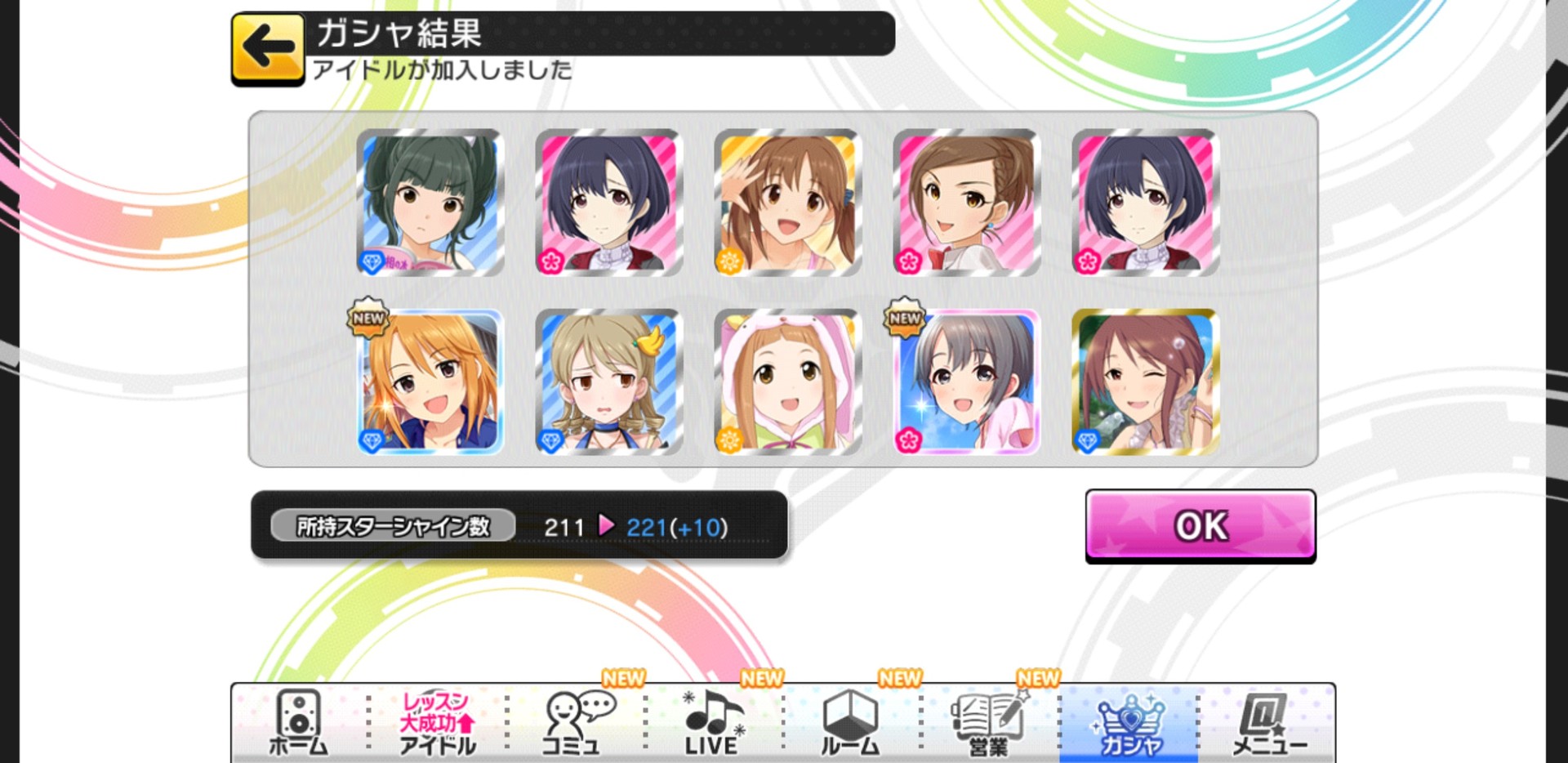This screenshot has height=763, width=1568.
Task: Open the 営業 business tab
Action: click(989, 723)
